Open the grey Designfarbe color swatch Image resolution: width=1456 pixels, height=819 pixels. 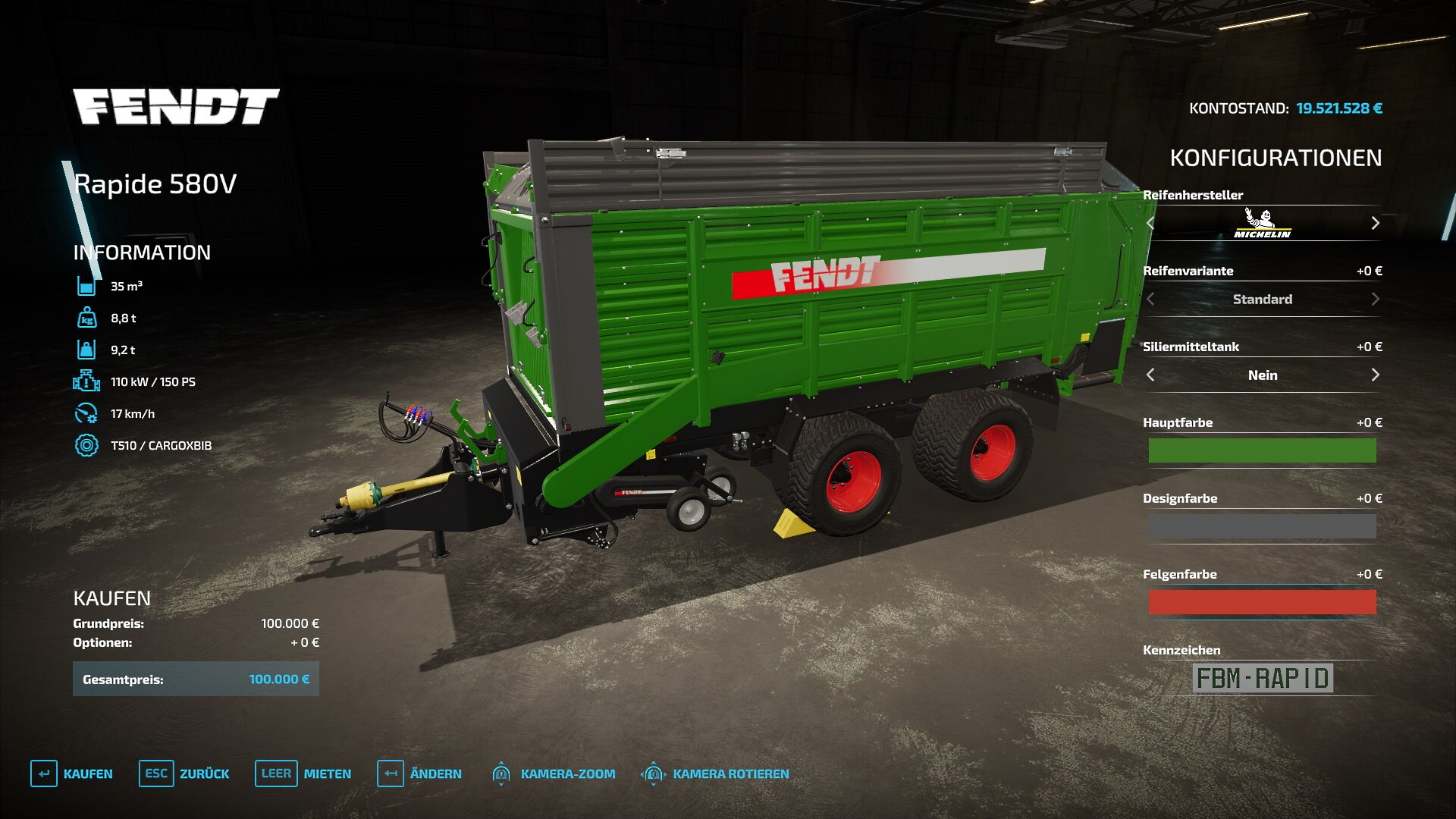[1262, 526]
